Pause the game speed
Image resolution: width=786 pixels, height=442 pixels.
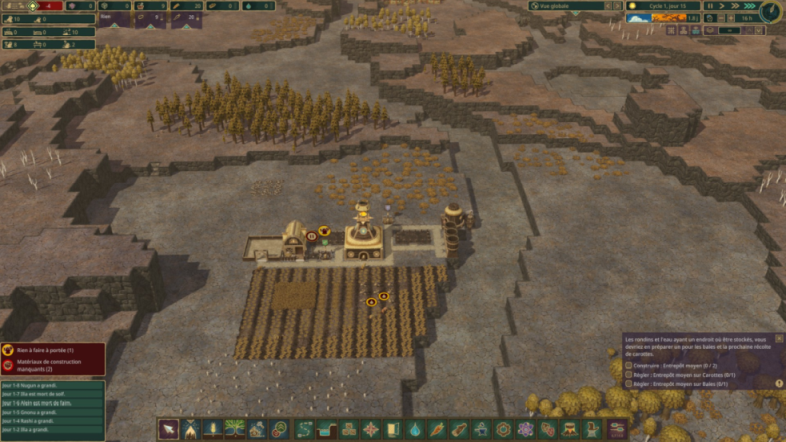click(x=711, y=6)
